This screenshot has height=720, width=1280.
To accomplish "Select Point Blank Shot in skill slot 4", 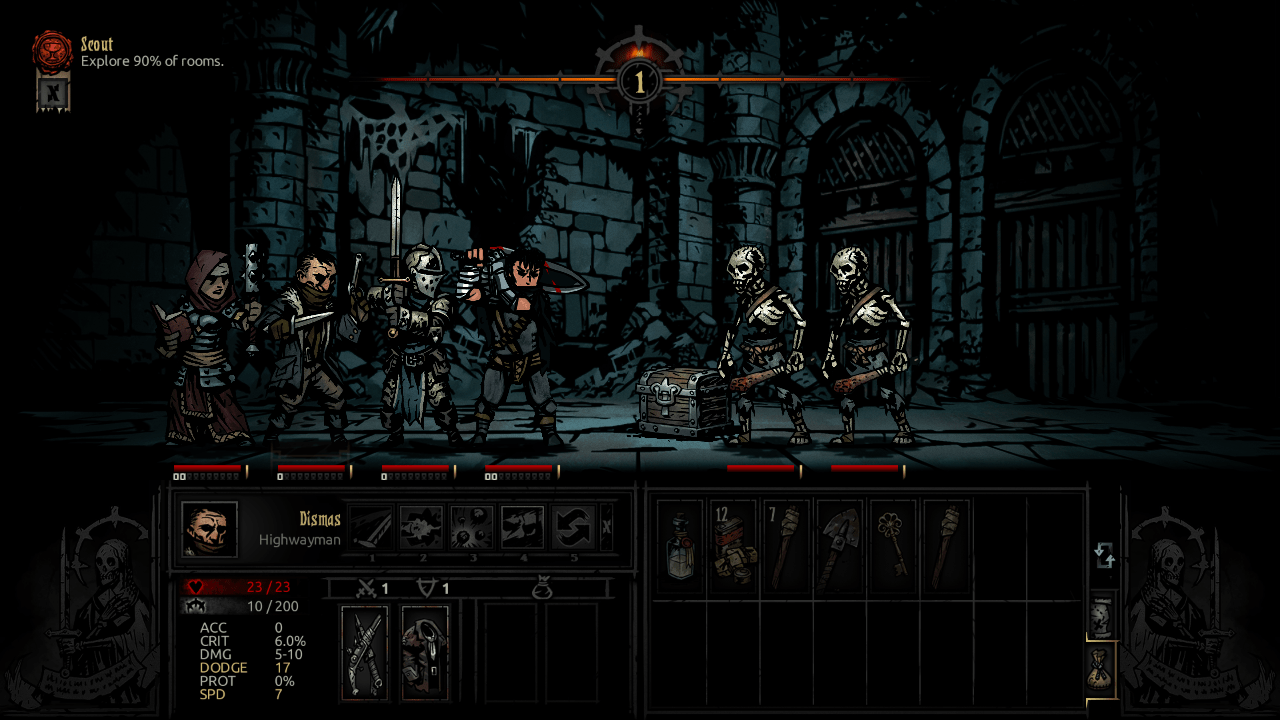I will pyautogui.click(x=522, y=525).
